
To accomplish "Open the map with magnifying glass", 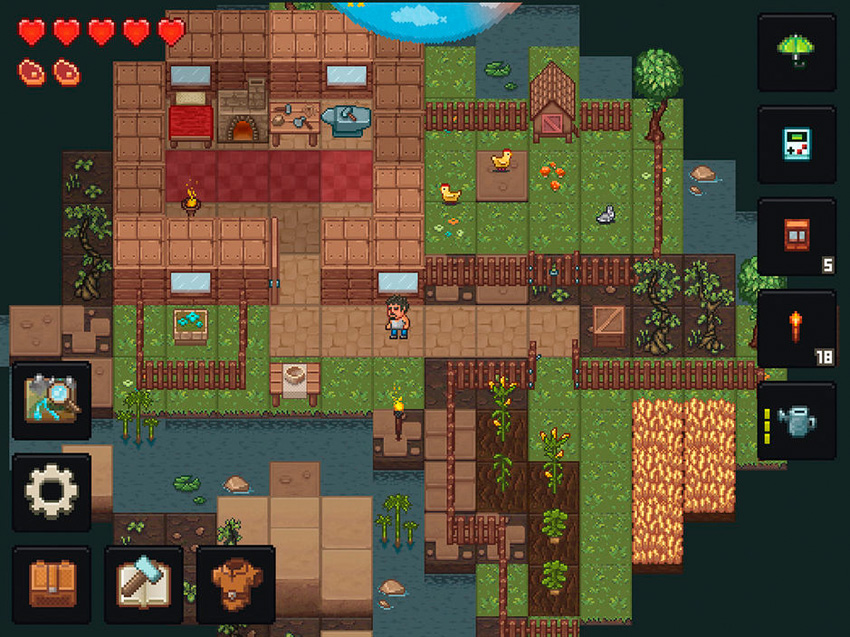I will (x=51, y=400).
